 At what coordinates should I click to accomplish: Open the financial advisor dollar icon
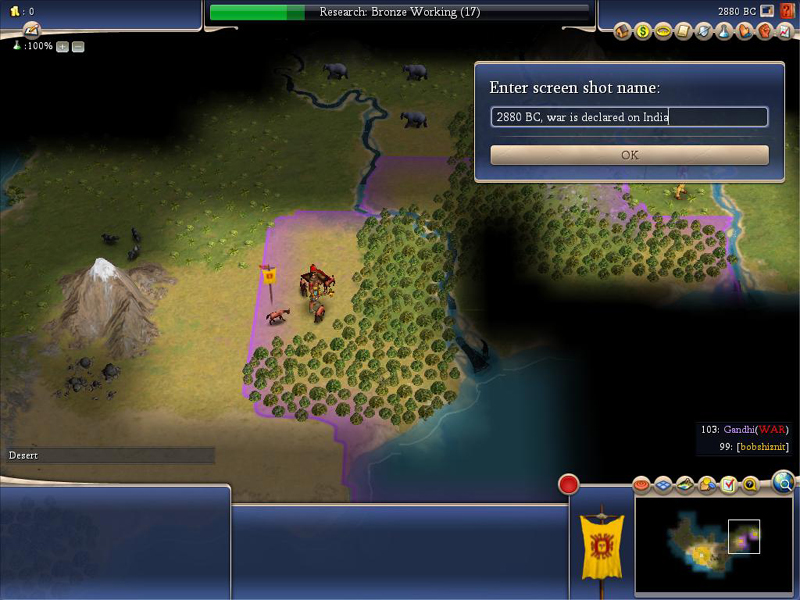pyautogui.click(x=643, y=32)
